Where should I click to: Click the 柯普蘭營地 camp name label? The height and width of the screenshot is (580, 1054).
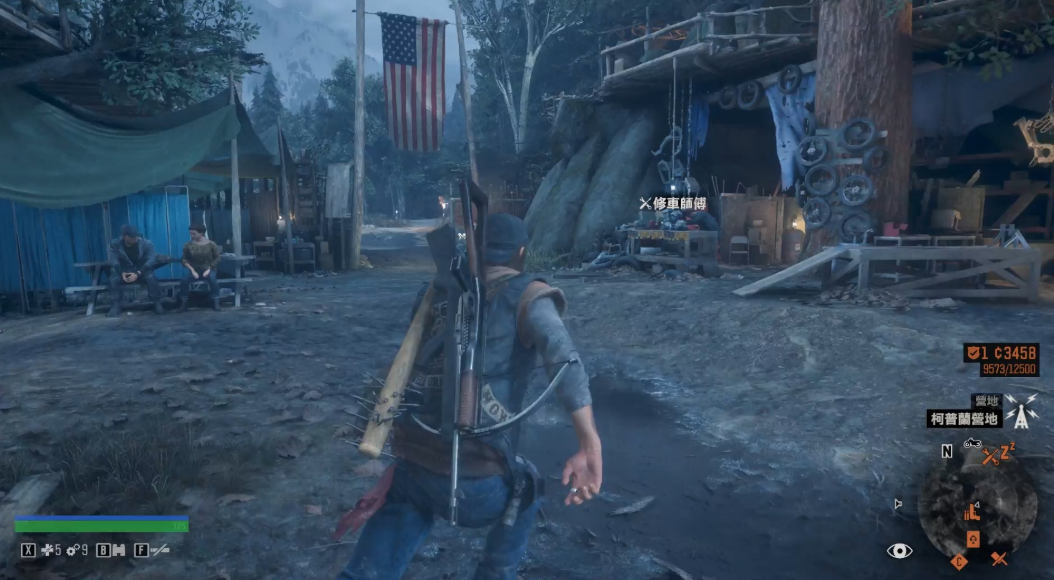[964, 419]
